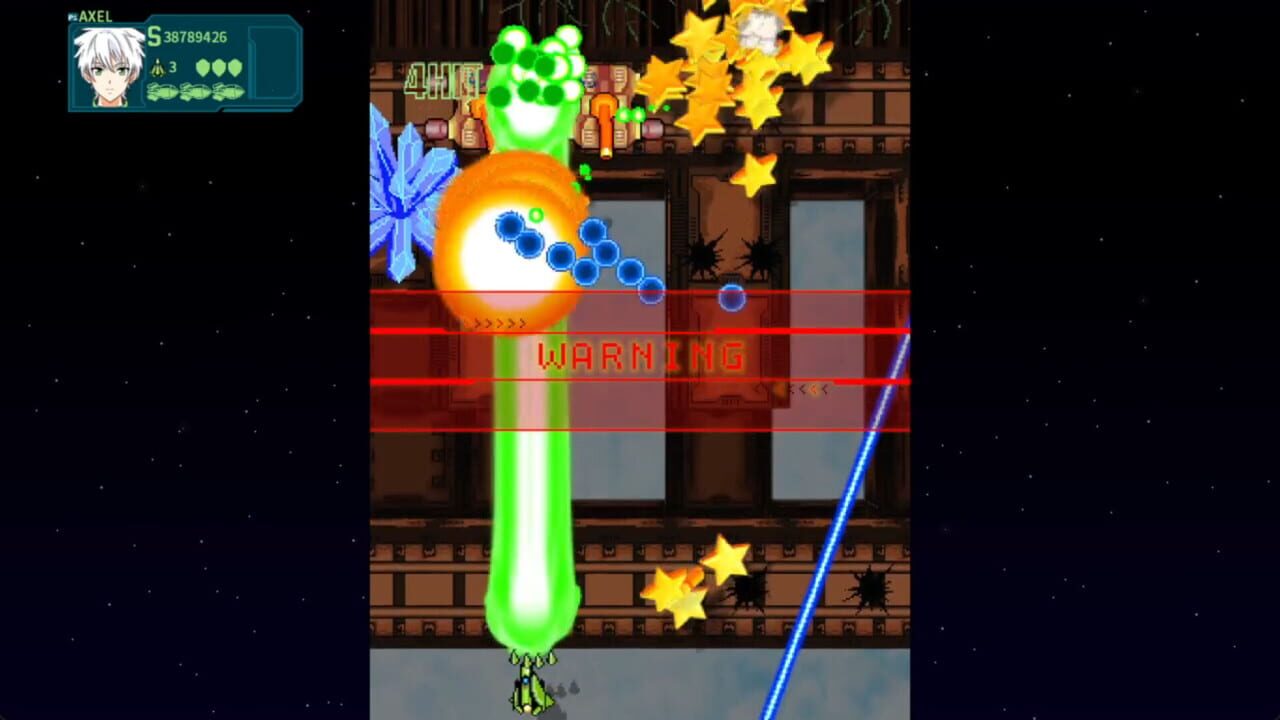Click the ship lives icon showing 3
The width and height of the screenshot is (1280, 720).
pos(158,68)
